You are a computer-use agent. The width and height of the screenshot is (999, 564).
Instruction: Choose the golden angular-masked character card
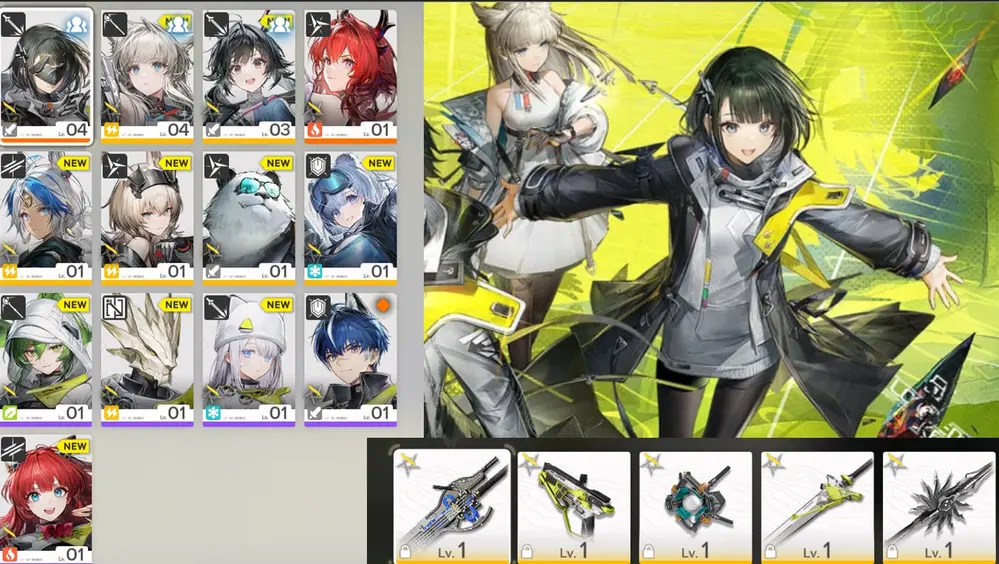pos(148,359)
